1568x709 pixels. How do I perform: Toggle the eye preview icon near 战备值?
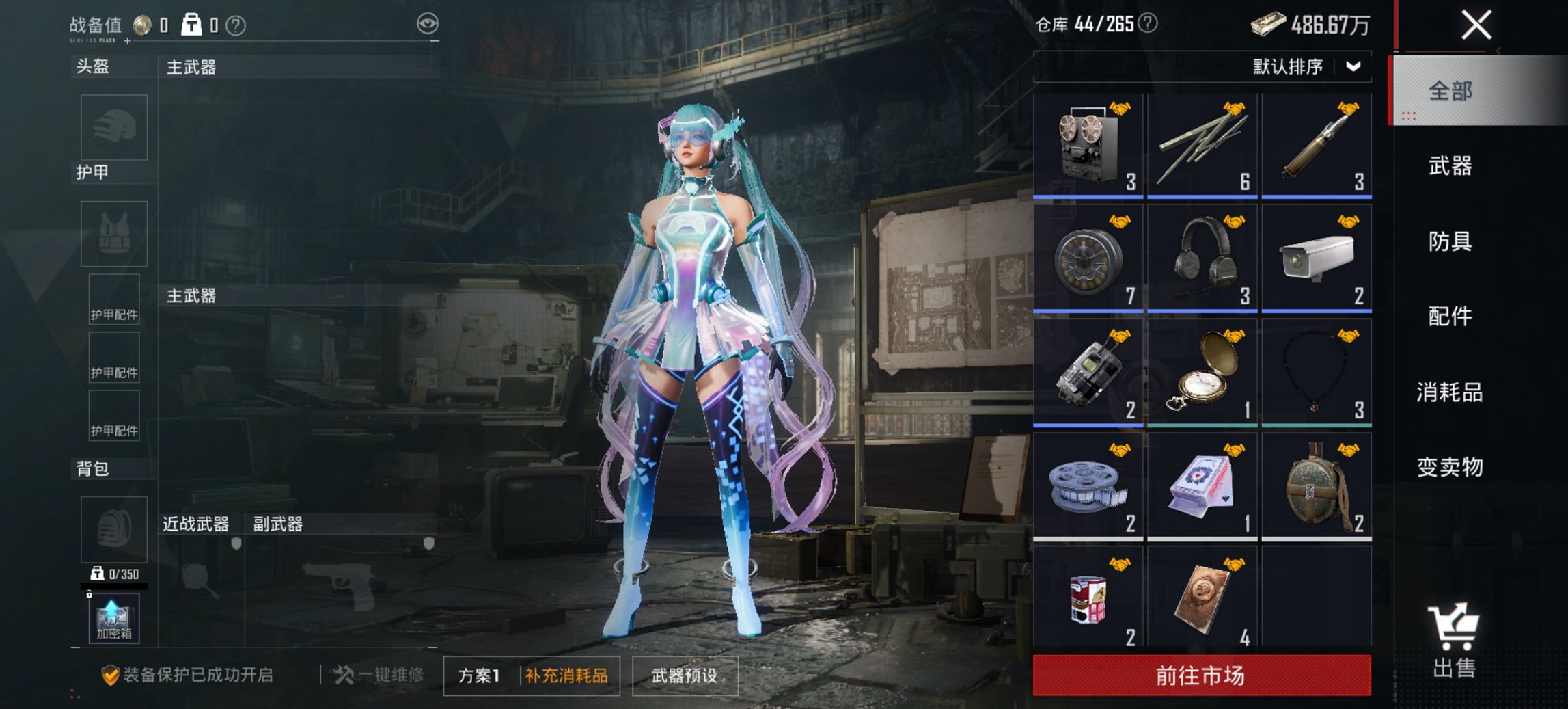[x=429, y=23]
